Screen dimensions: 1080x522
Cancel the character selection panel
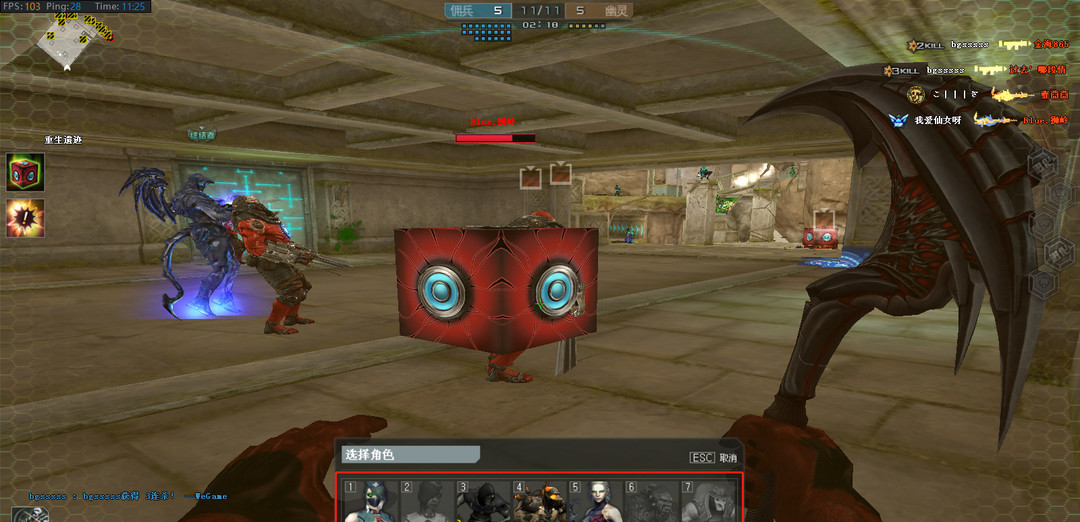pos(714,457)
